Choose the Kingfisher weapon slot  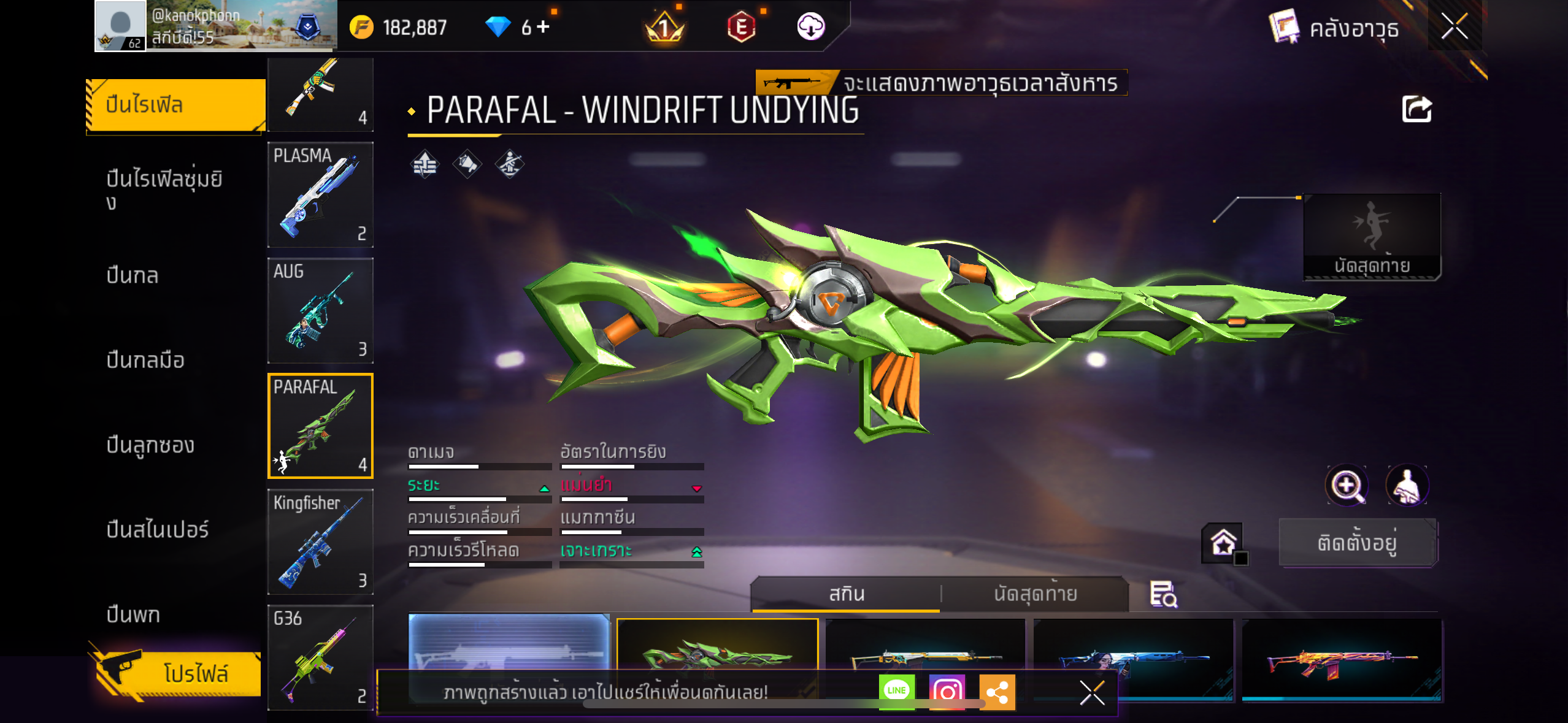coord(320,541)
